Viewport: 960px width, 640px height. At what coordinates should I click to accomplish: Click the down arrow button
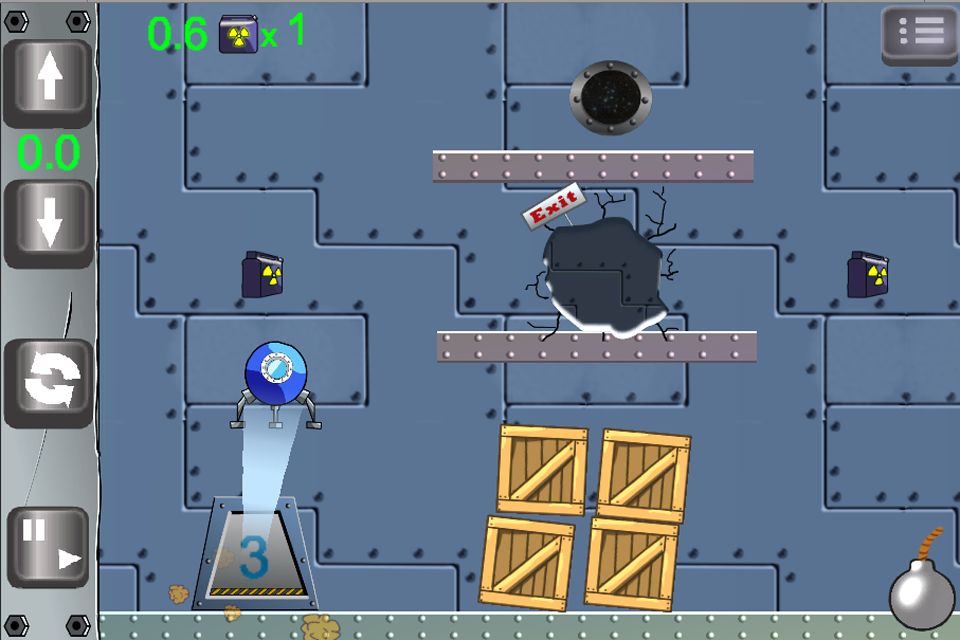pyautogui.click(x=47, y=223)
